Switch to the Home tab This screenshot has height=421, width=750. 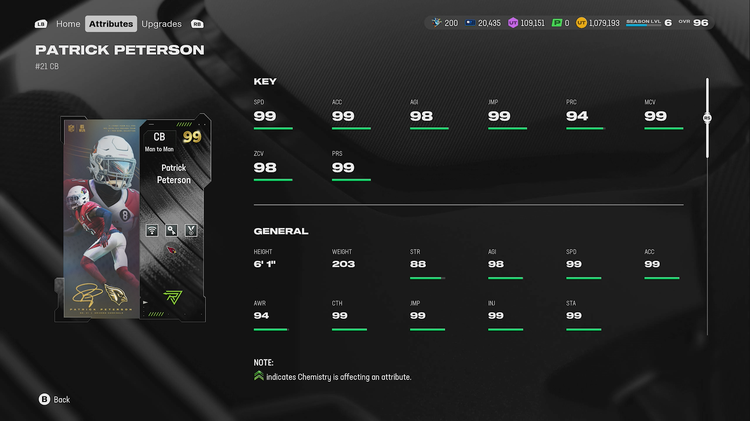tap(68, 23)
